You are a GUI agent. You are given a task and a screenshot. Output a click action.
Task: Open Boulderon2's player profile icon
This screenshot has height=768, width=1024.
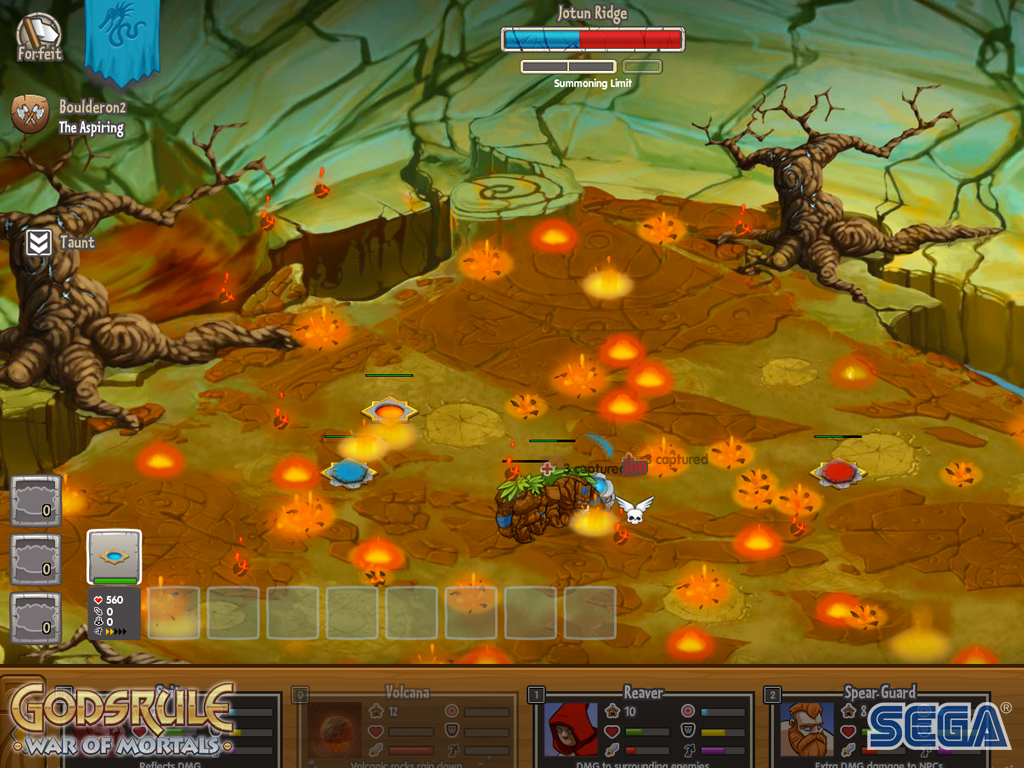click(30, 114)
